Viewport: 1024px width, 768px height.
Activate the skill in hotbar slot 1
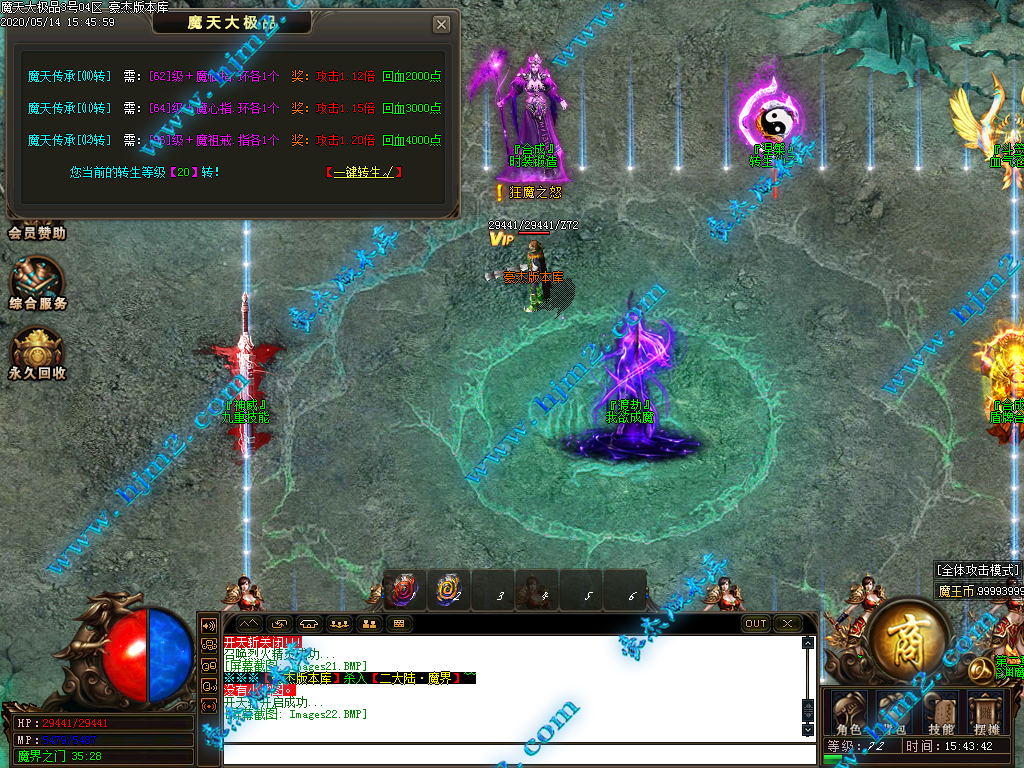pos(405,589)
